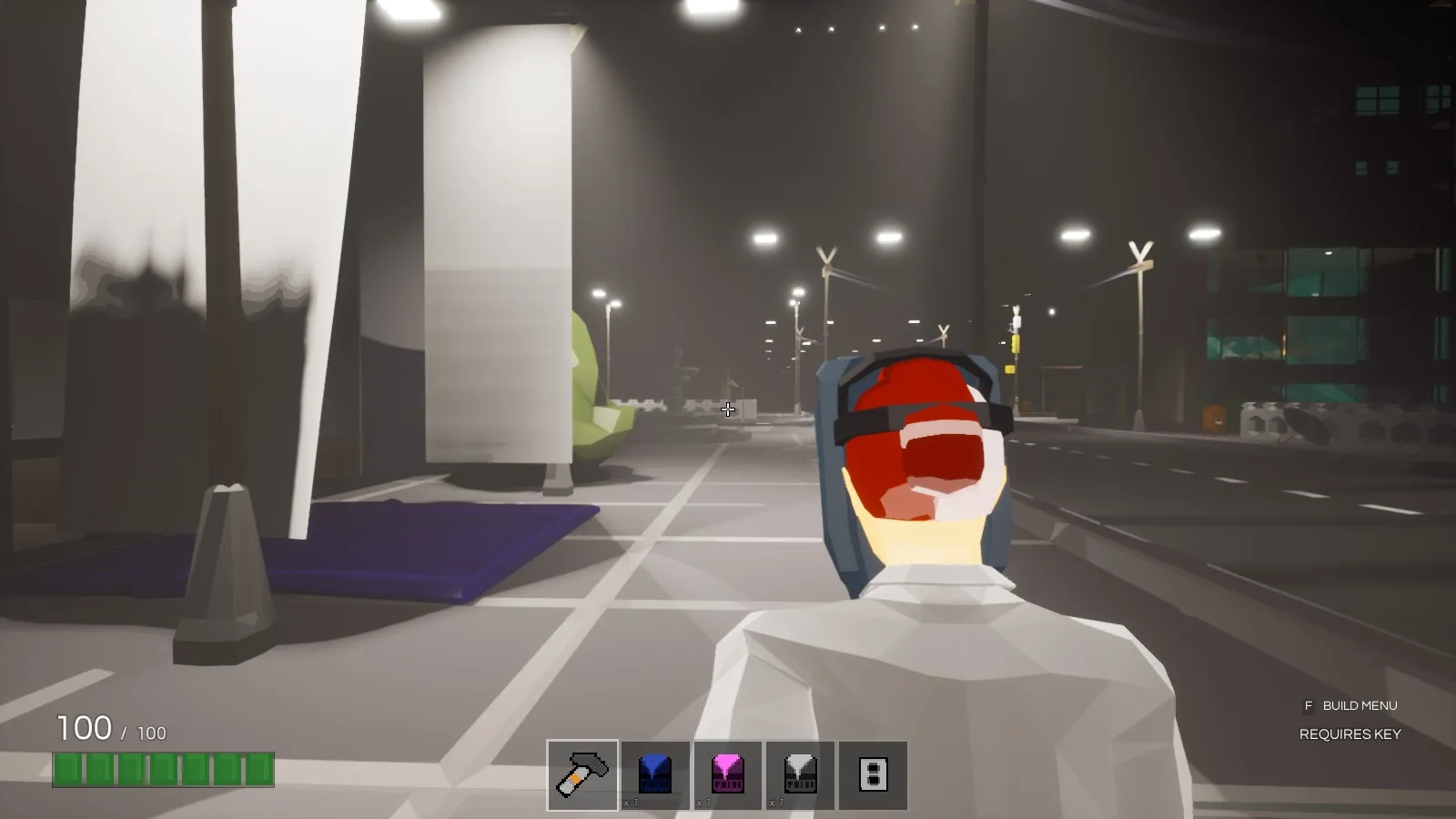Click the REQUIRES KEY text
Image resolution: width=1456 pixels, height=819 pixels.
(1350, 733)
